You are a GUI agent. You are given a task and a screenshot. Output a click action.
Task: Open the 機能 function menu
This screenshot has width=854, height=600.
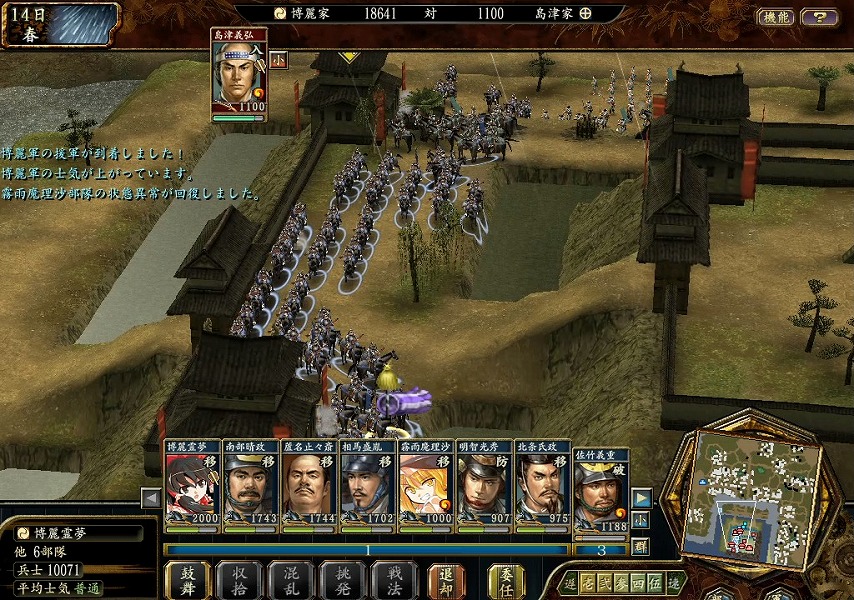click(x=776, y=17)
